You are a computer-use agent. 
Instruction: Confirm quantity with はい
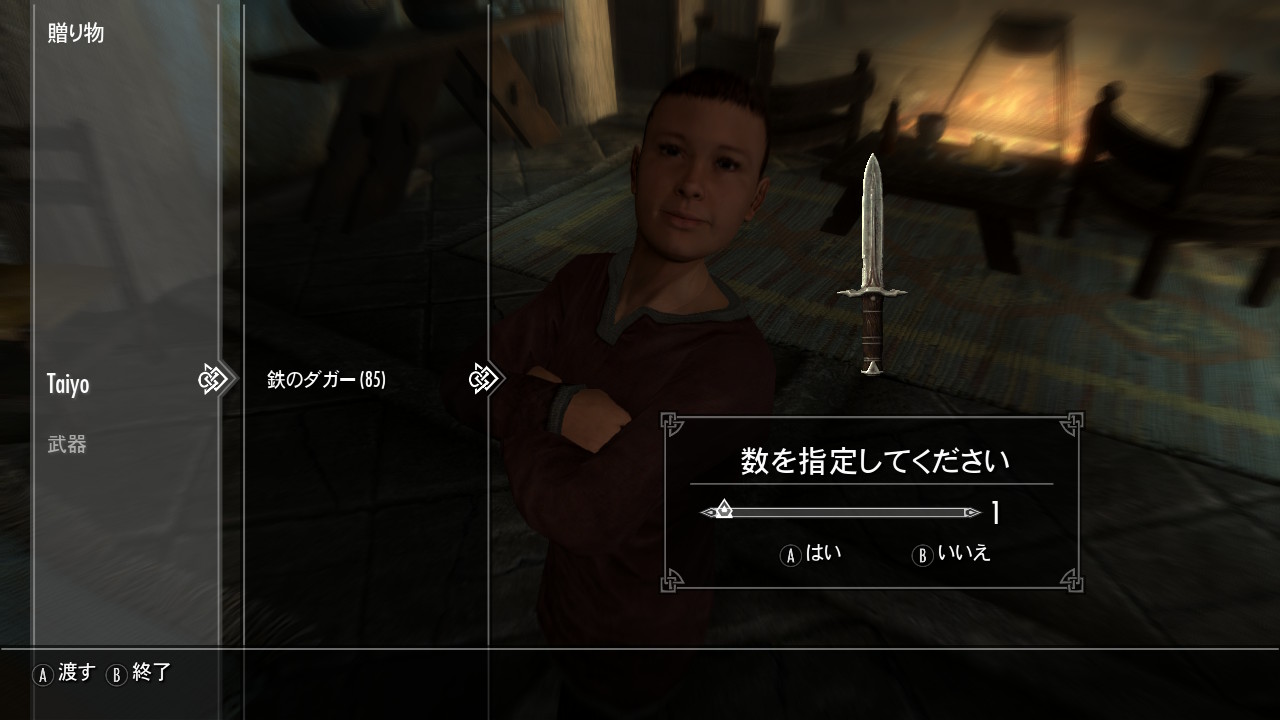point(811,554)
